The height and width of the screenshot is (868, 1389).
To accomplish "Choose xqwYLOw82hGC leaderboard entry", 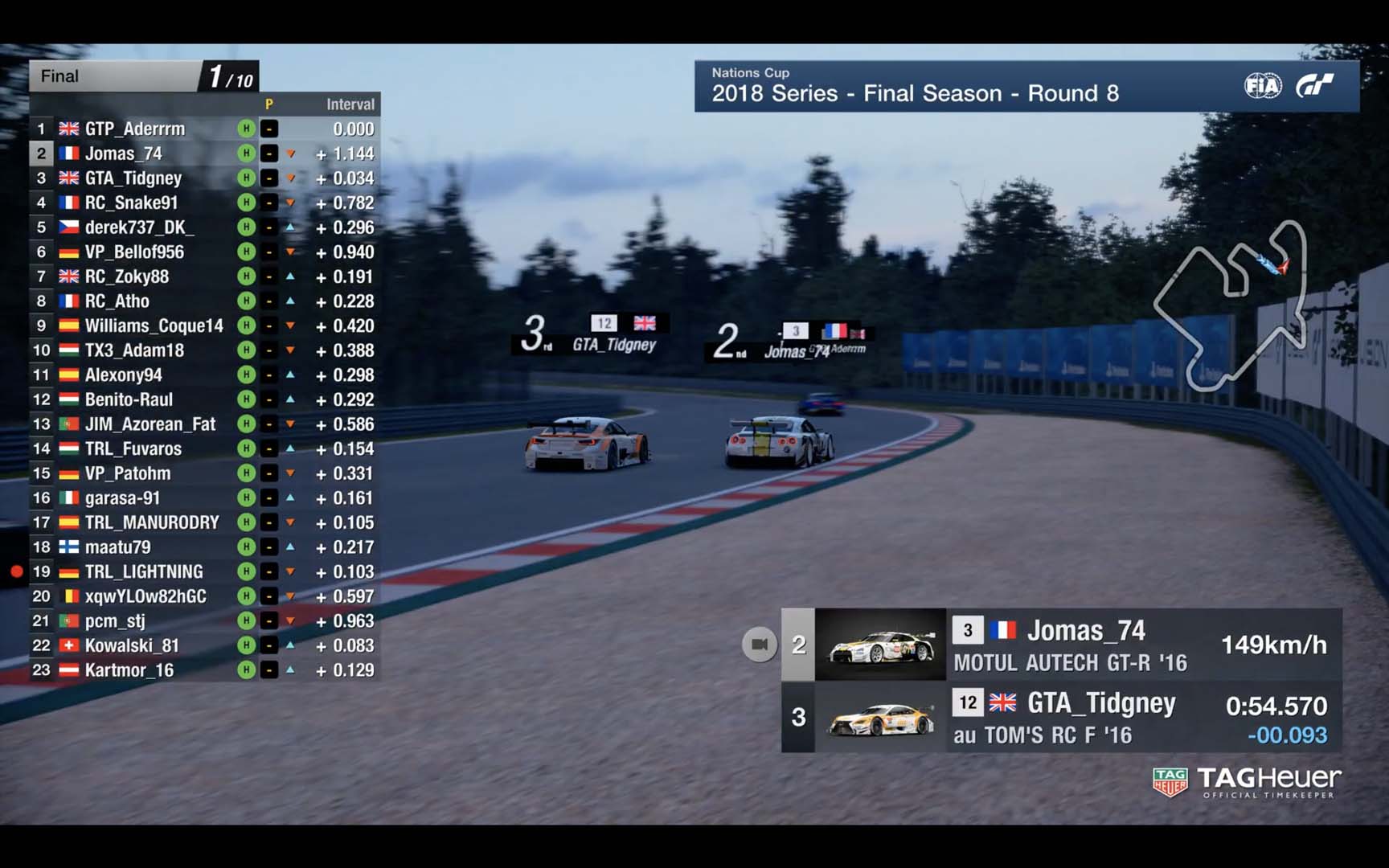I will [x=145, y=596].
